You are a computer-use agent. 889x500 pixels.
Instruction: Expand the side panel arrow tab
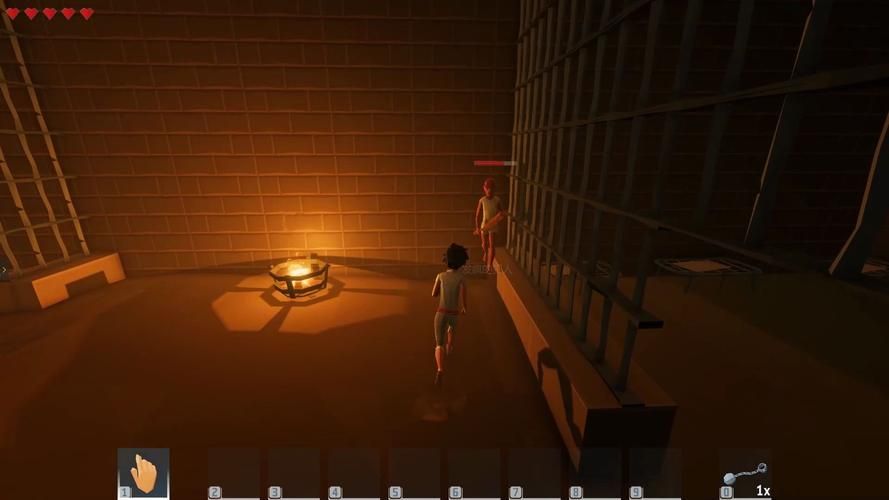coord(4,268)
